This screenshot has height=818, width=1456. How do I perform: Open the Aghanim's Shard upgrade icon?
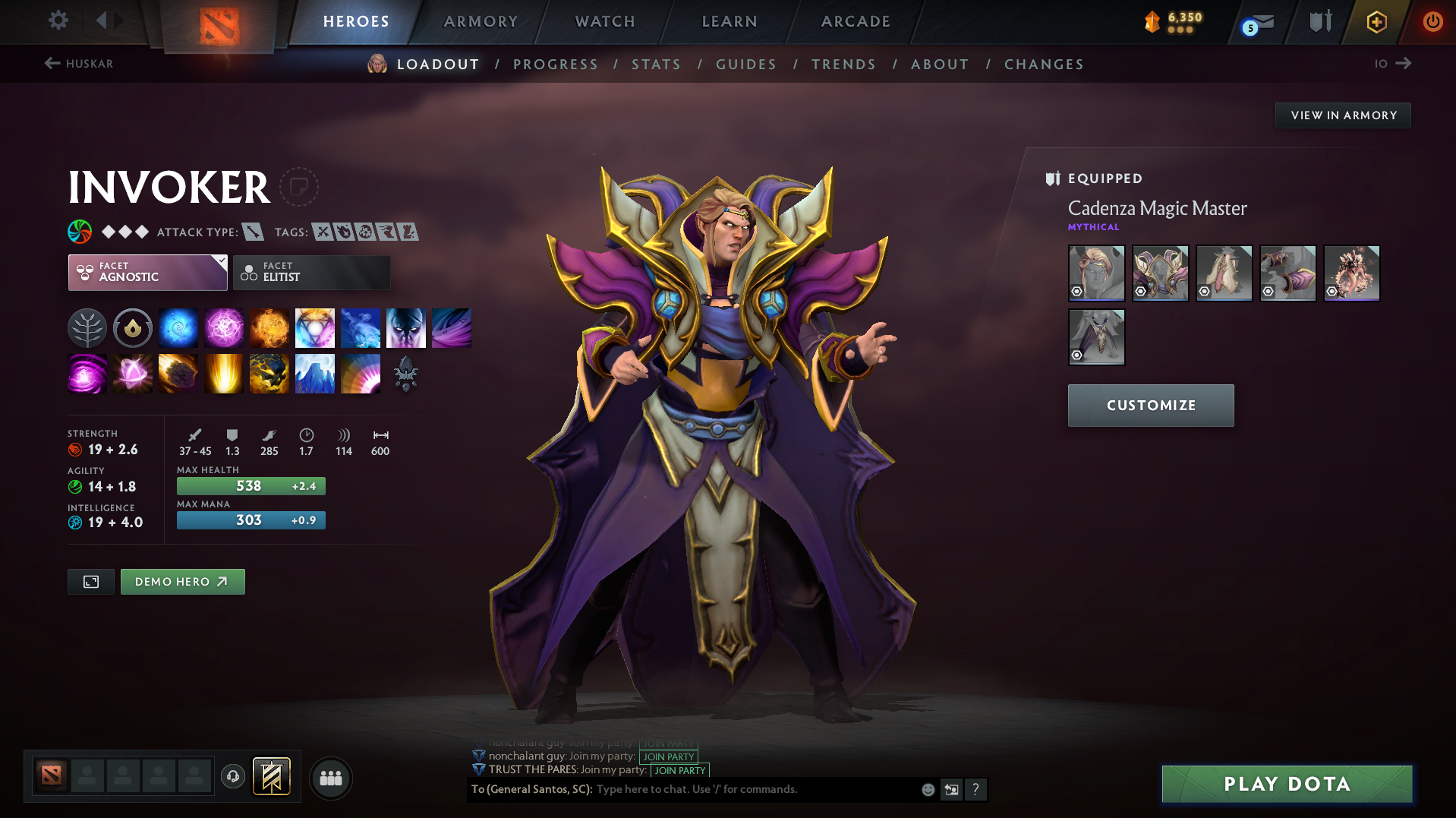[406, 374]
